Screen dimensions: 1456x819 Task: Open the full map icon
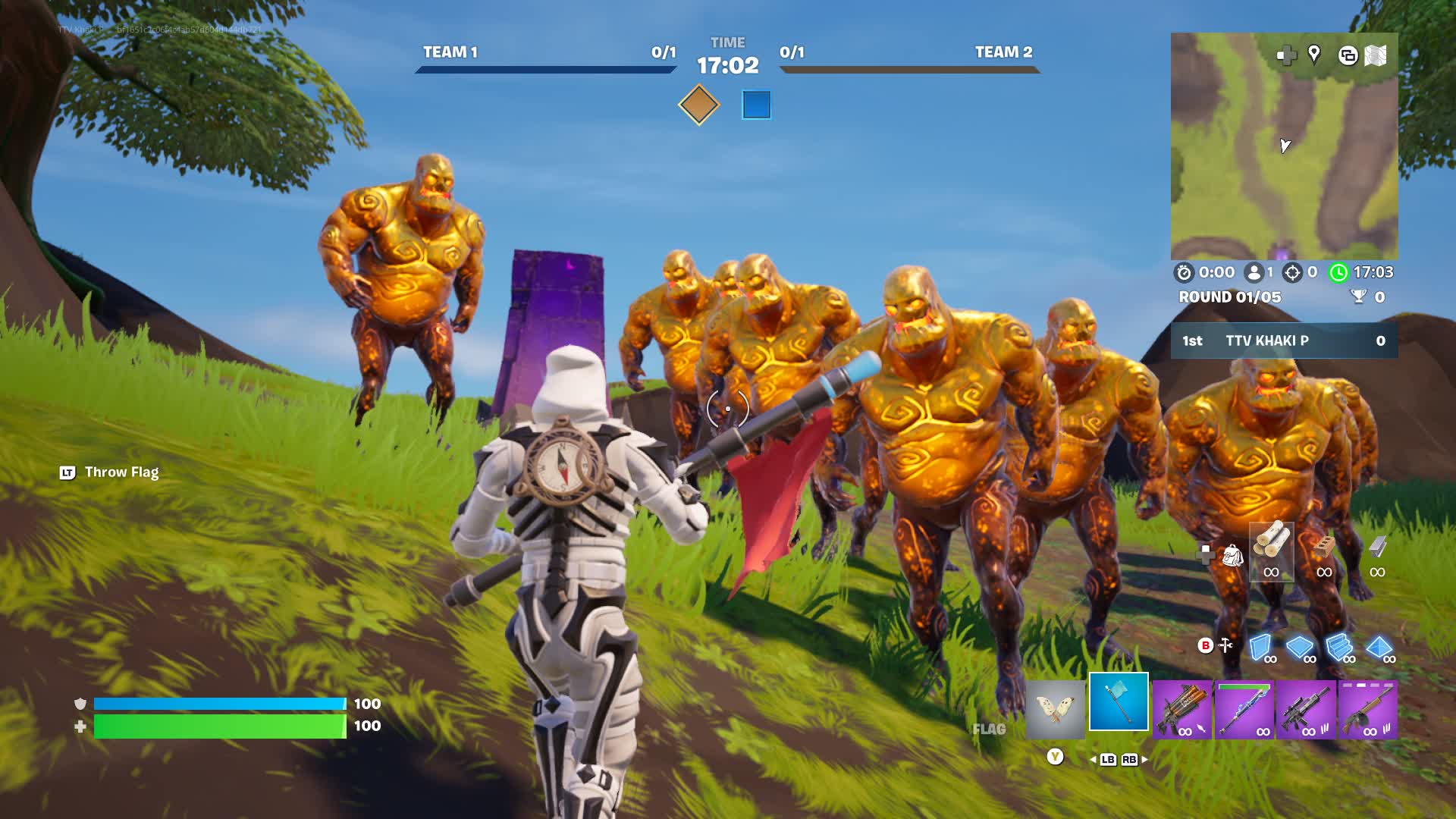click(x=1376, y=55)
